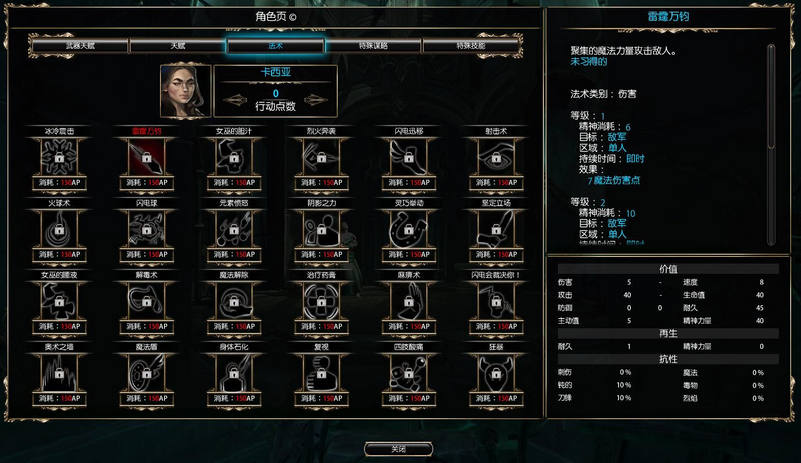Select the 治疗药膏 healing spell

point(320,301)
